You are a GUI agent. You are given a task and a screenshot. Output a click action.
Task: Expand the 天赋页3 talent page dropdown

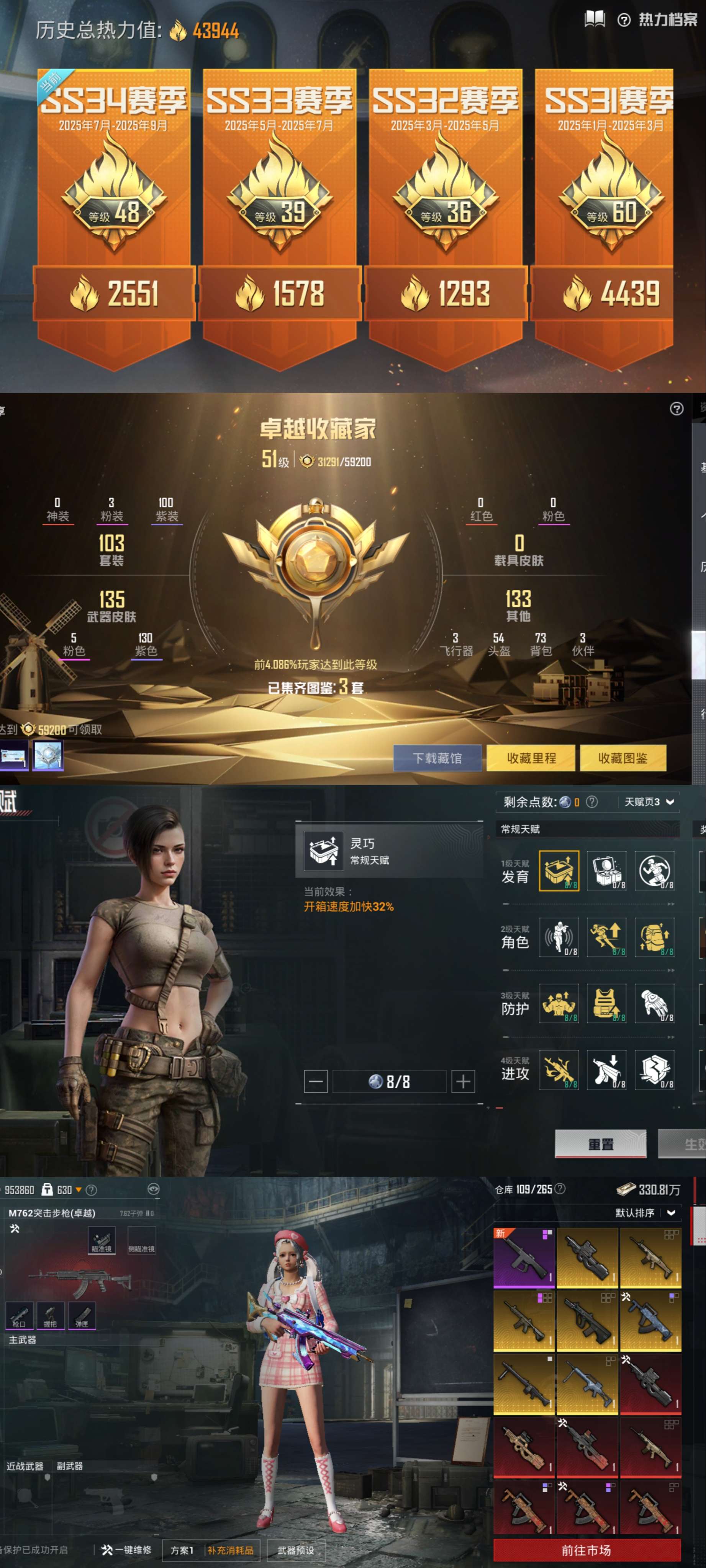pos(649,802)
